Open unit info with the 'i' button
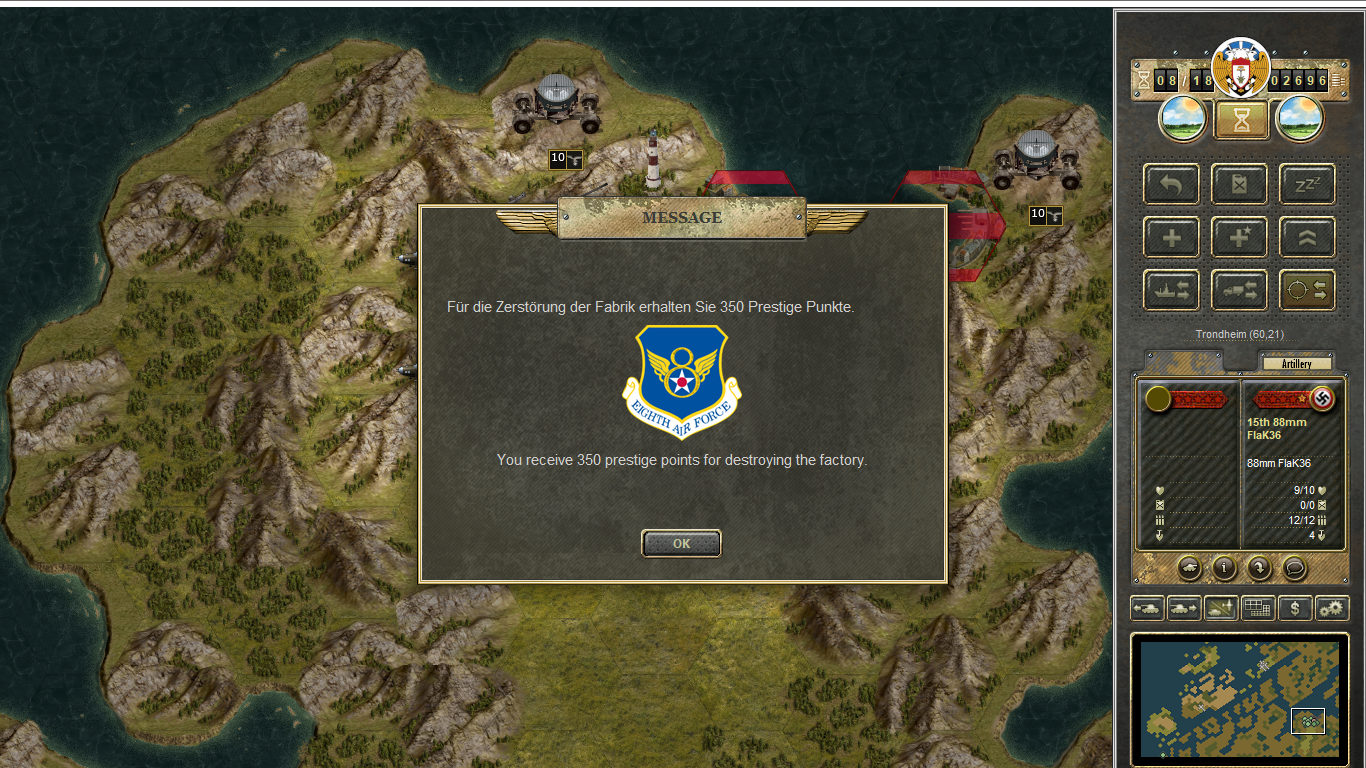 (1224, 568)
